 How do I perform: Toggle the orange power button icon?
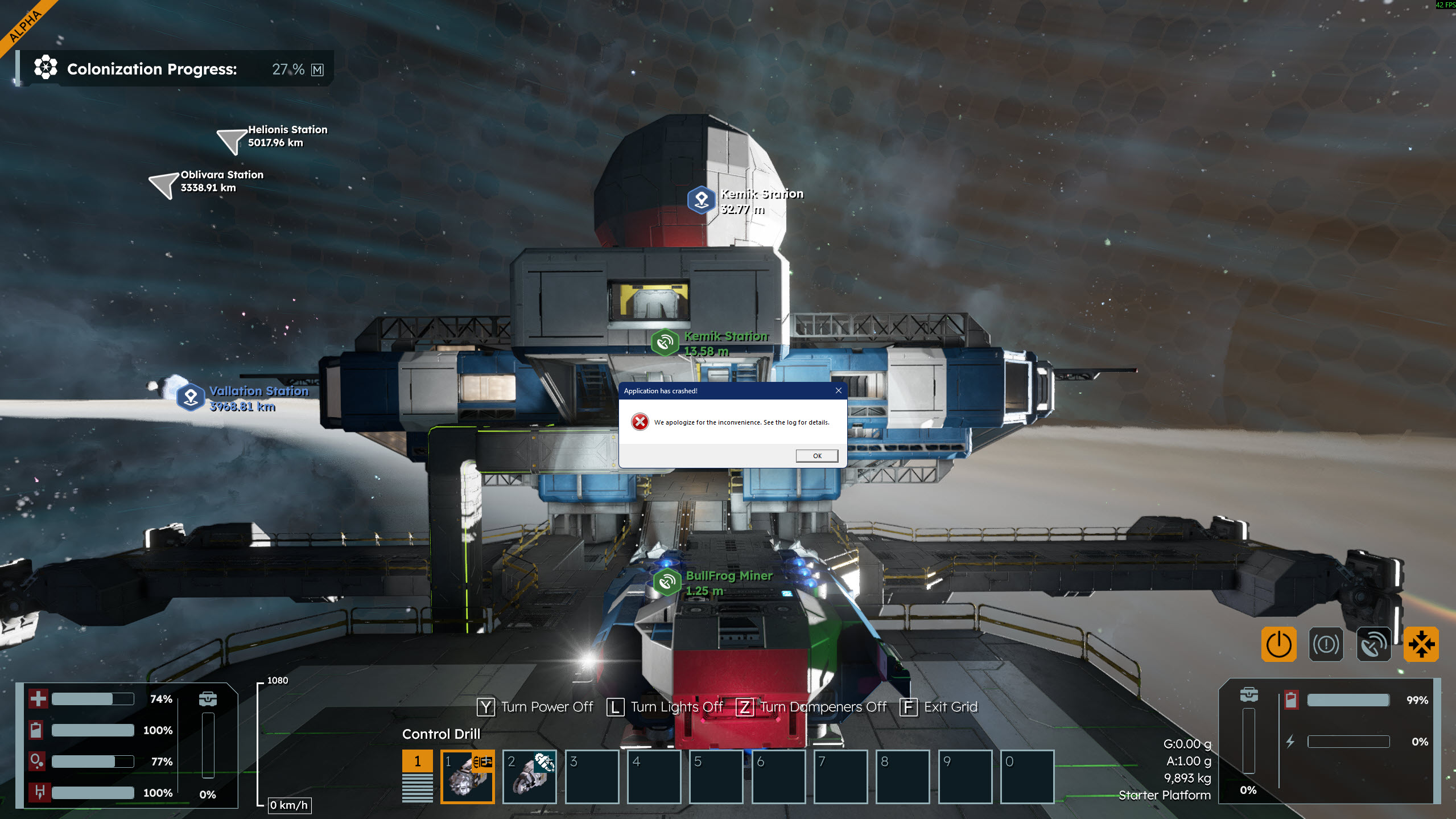click(1278, 644)
